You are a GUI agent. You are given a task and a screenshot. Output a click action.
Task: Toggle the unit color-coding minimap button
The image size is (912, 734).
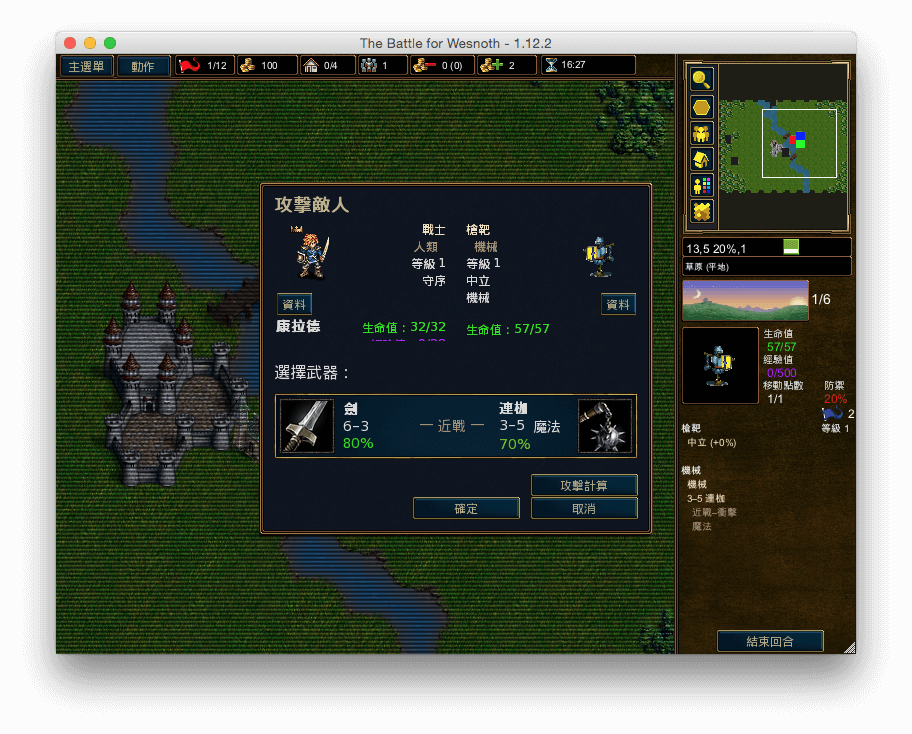tap(702, 185)
